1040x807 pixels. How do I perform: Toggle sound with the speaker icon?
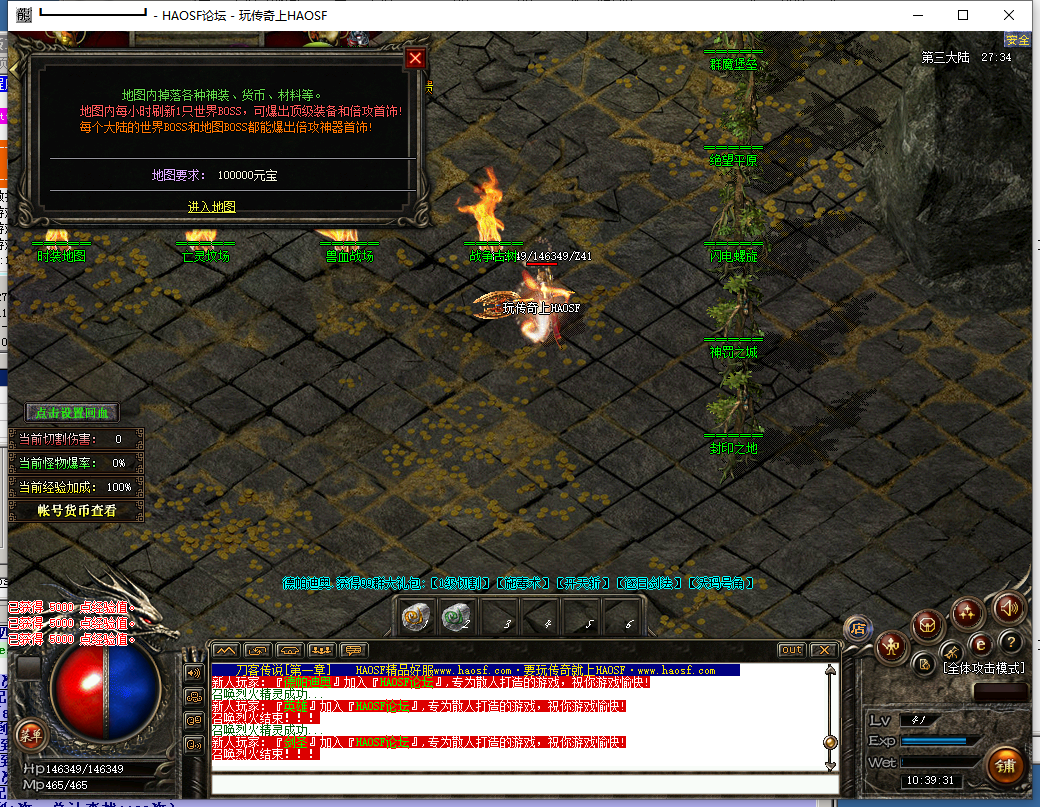point(1007,607)
